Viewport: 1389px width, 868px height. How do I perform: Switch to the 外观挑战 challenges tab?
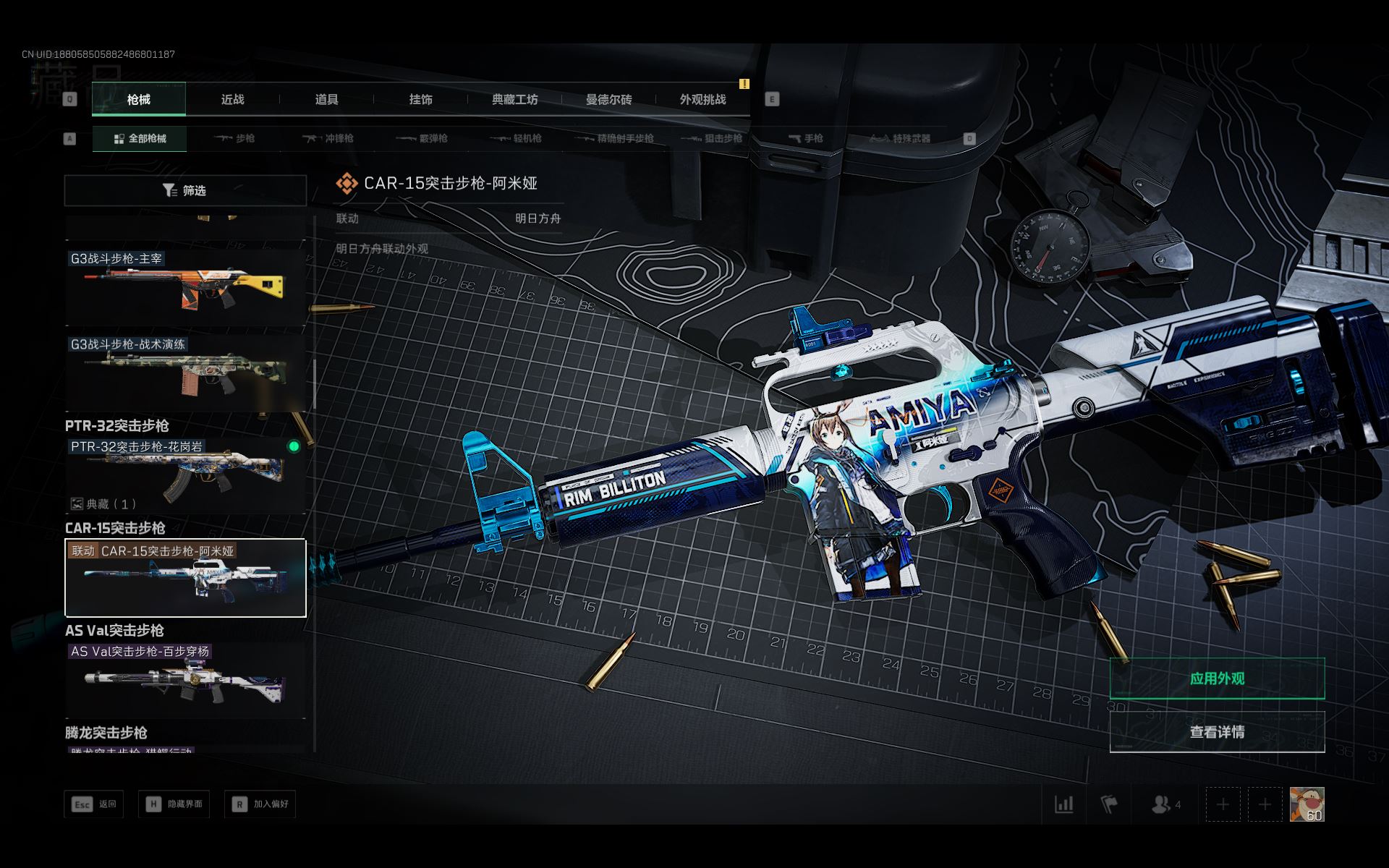(x=702, y=100)
